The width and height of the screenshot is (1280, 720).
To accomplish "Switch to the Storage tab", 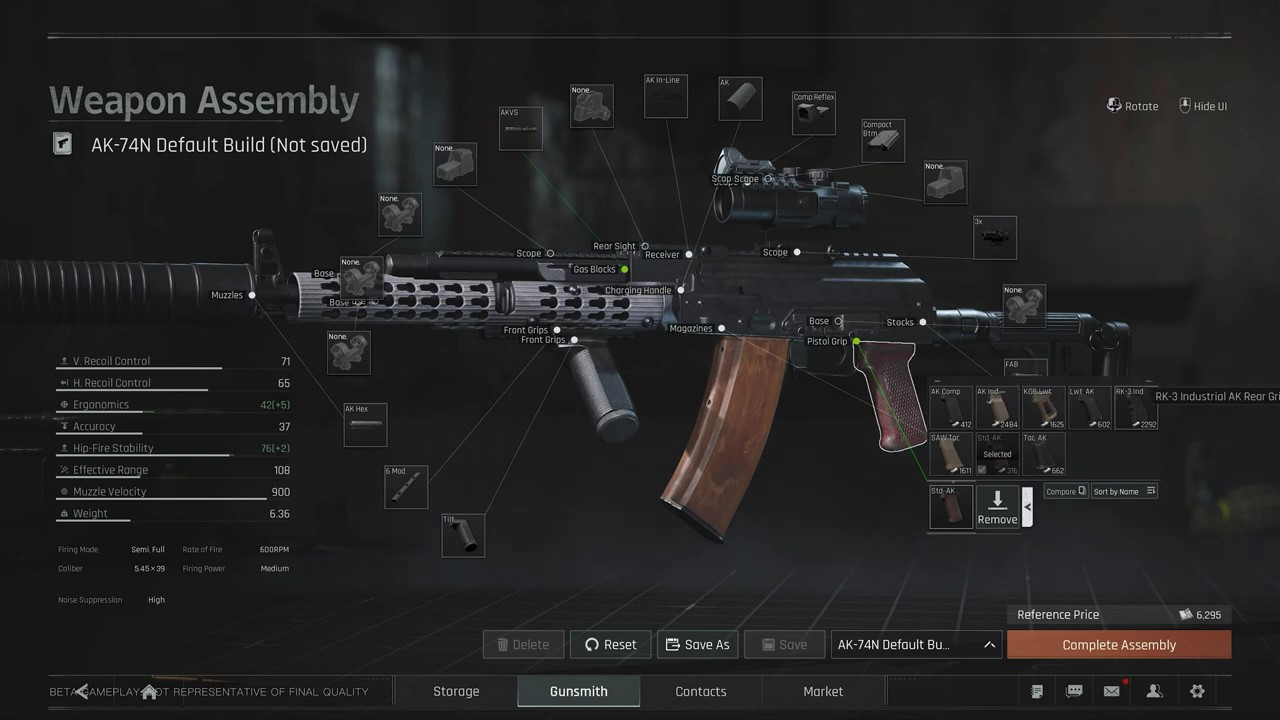I will point(456,691).
